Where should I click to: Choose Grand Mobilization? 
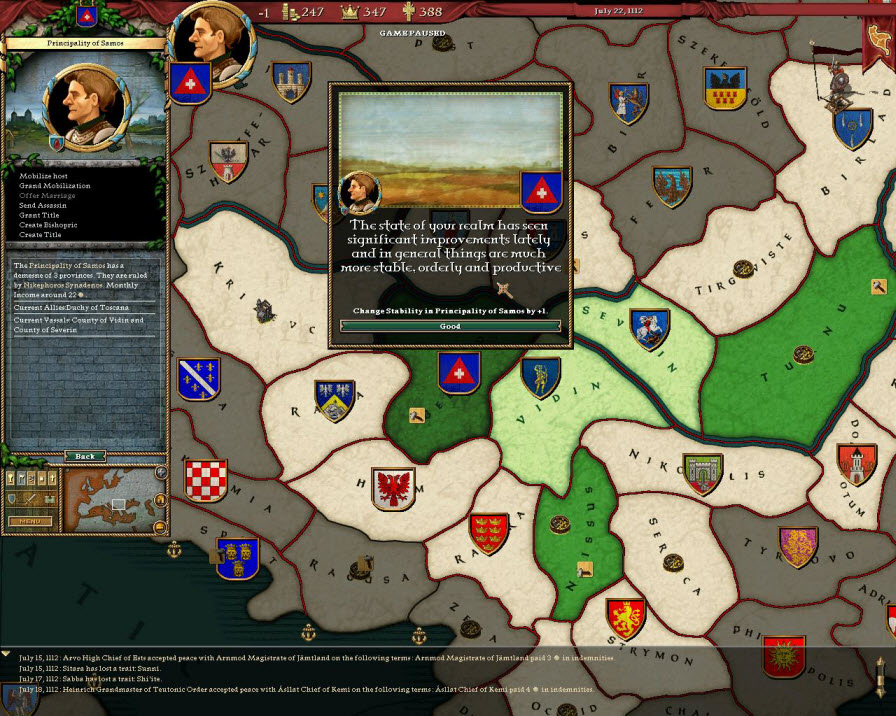[55, 186]
